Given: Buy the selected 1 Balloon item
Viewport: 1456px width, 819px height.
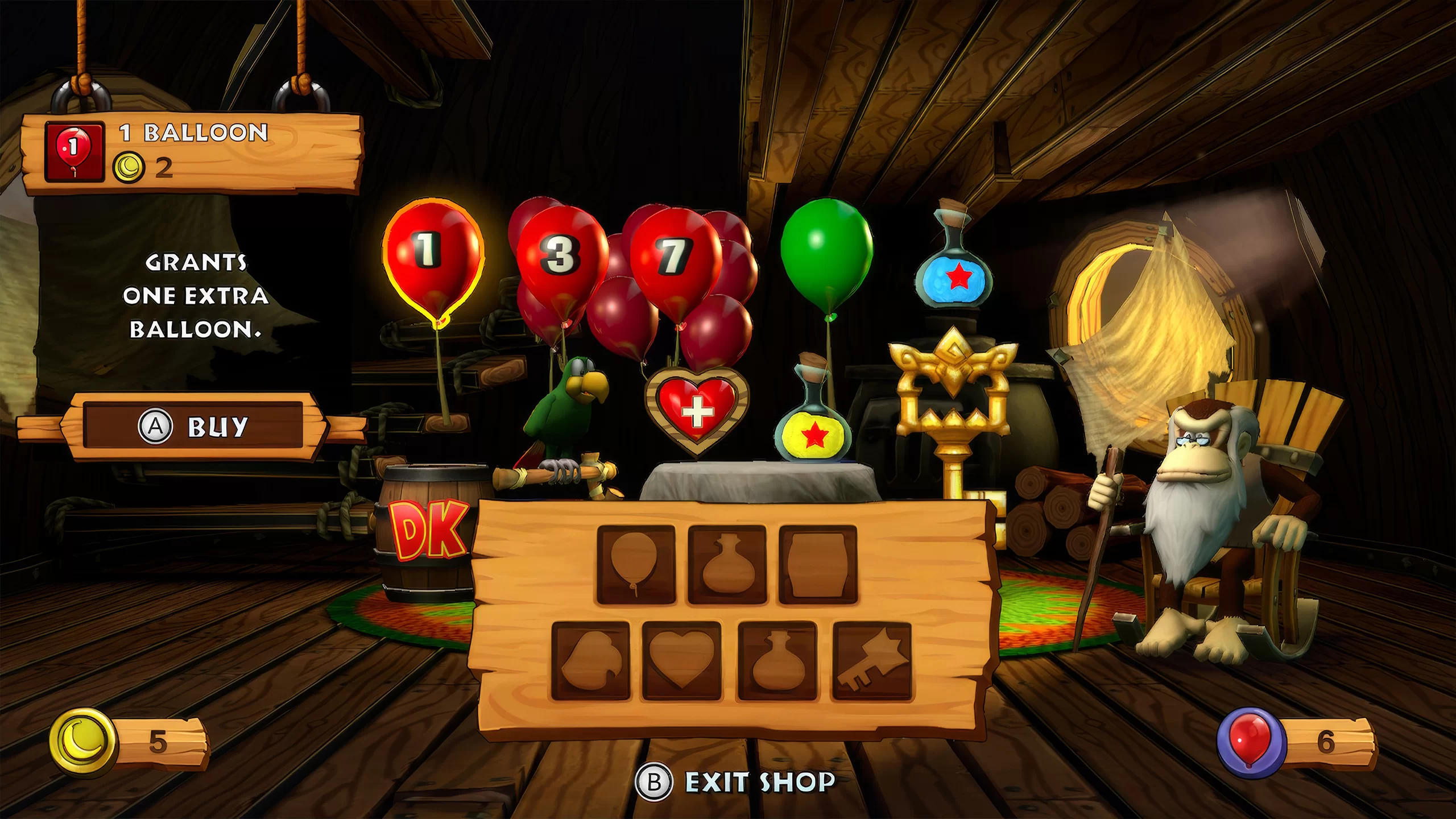Looking at the screenshot, I should tap(193, 426).
